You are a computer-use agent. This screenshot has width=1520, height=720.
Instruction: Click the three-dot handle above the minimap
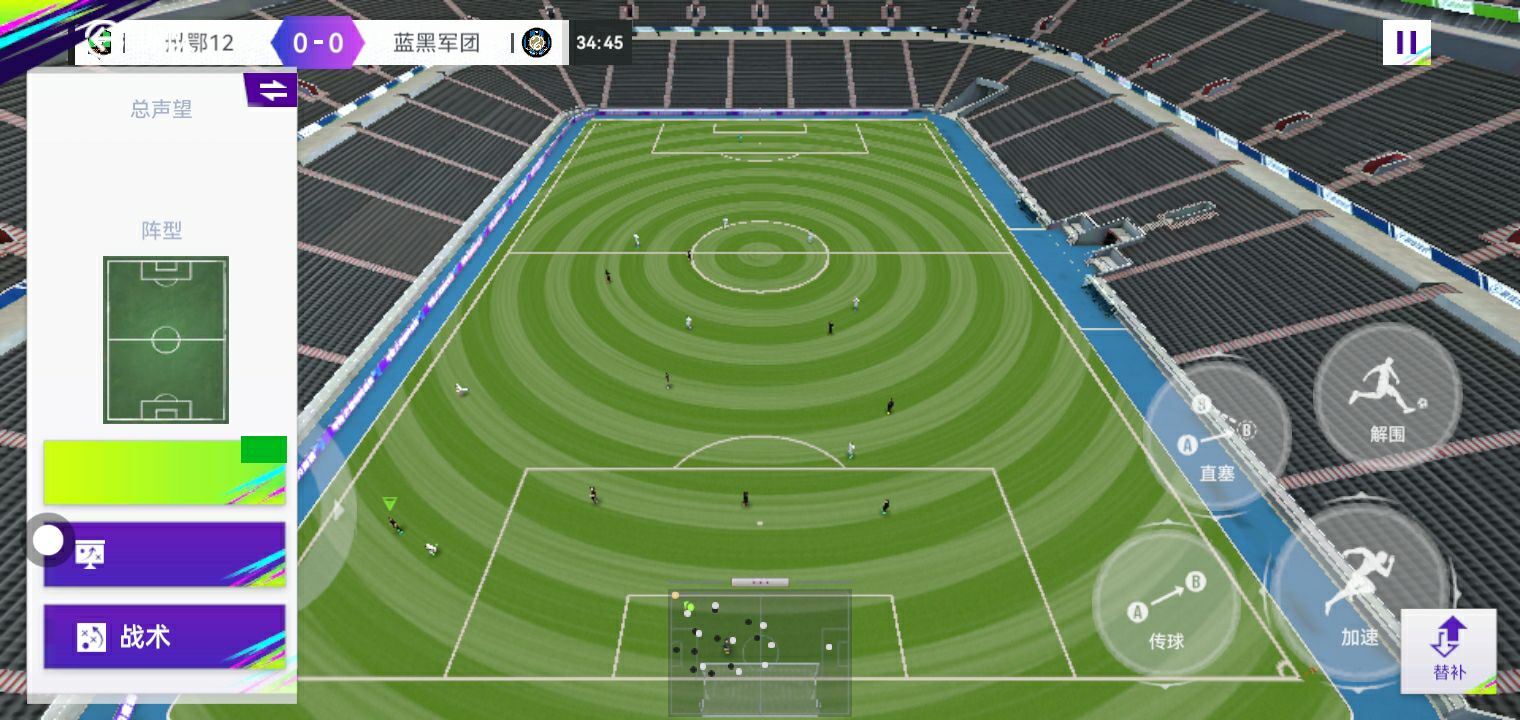pyautogui.click(x=760, y=582)
